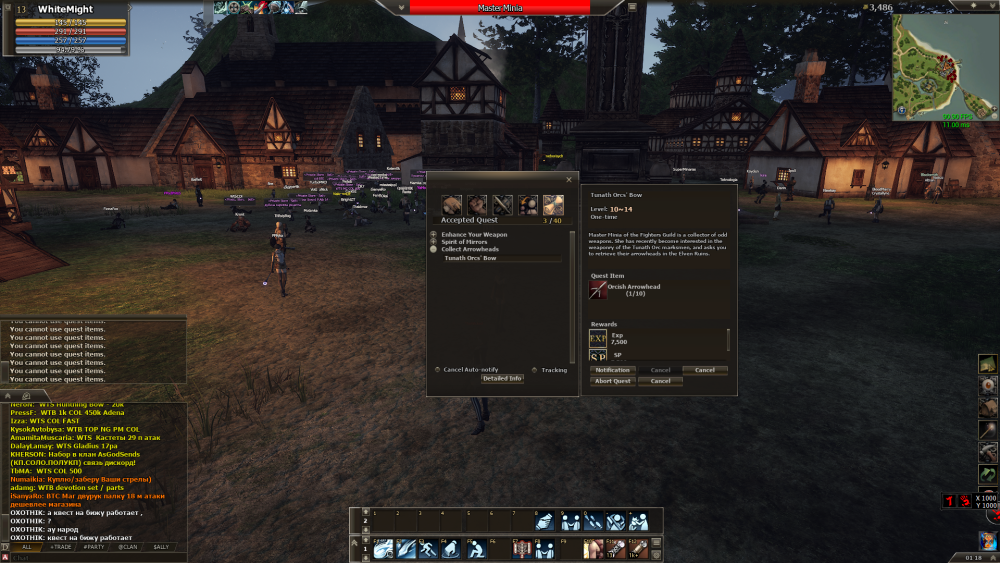Enable the quest Tracking option
Viewport: 1000px width, 563px height.
point(535,370)
